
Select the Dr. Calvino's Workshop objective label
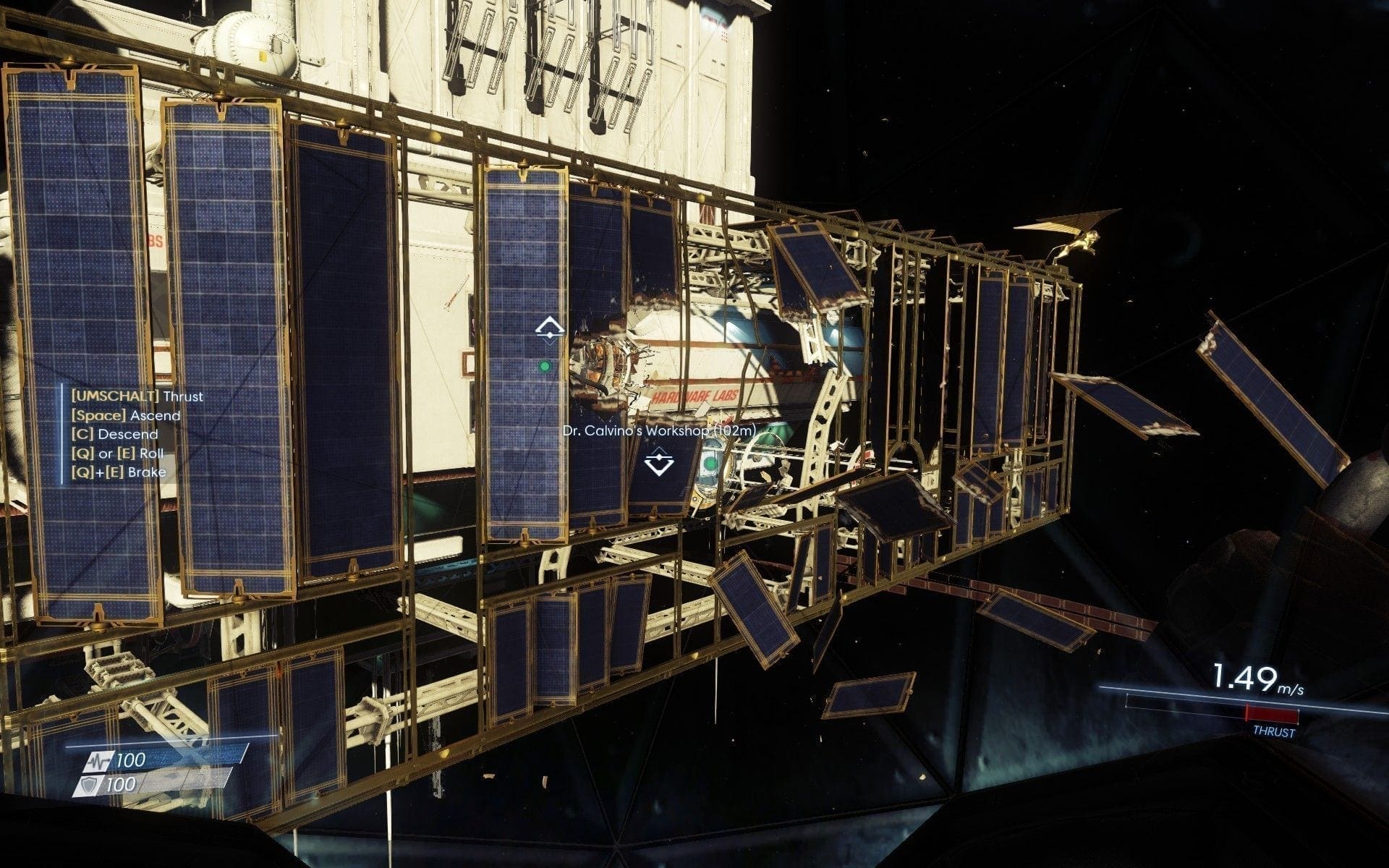659,430
